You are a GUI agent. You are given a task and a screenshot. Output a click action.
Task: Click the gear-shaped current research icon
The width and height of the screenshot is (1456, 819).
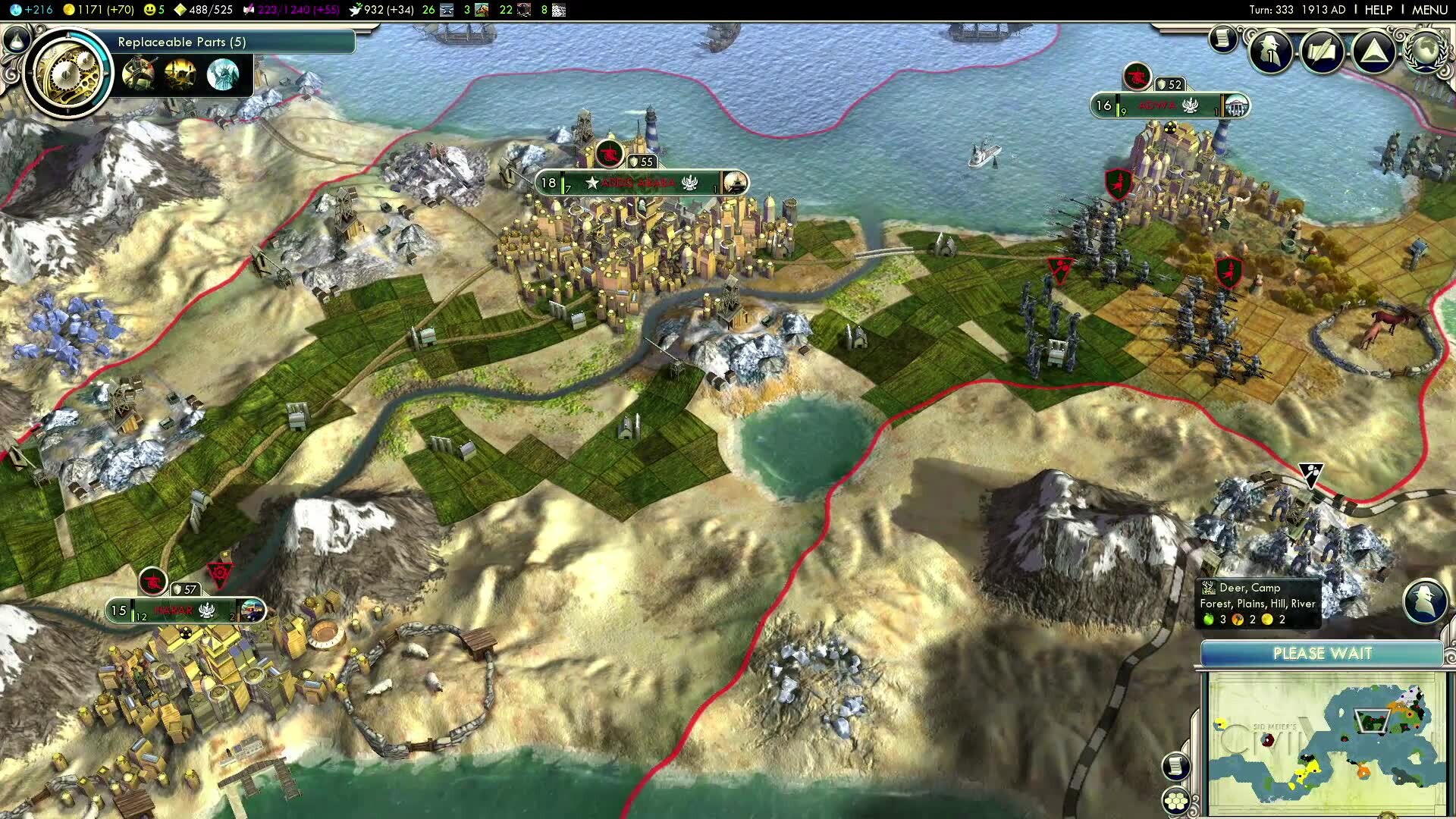click(x=67, y=73)
